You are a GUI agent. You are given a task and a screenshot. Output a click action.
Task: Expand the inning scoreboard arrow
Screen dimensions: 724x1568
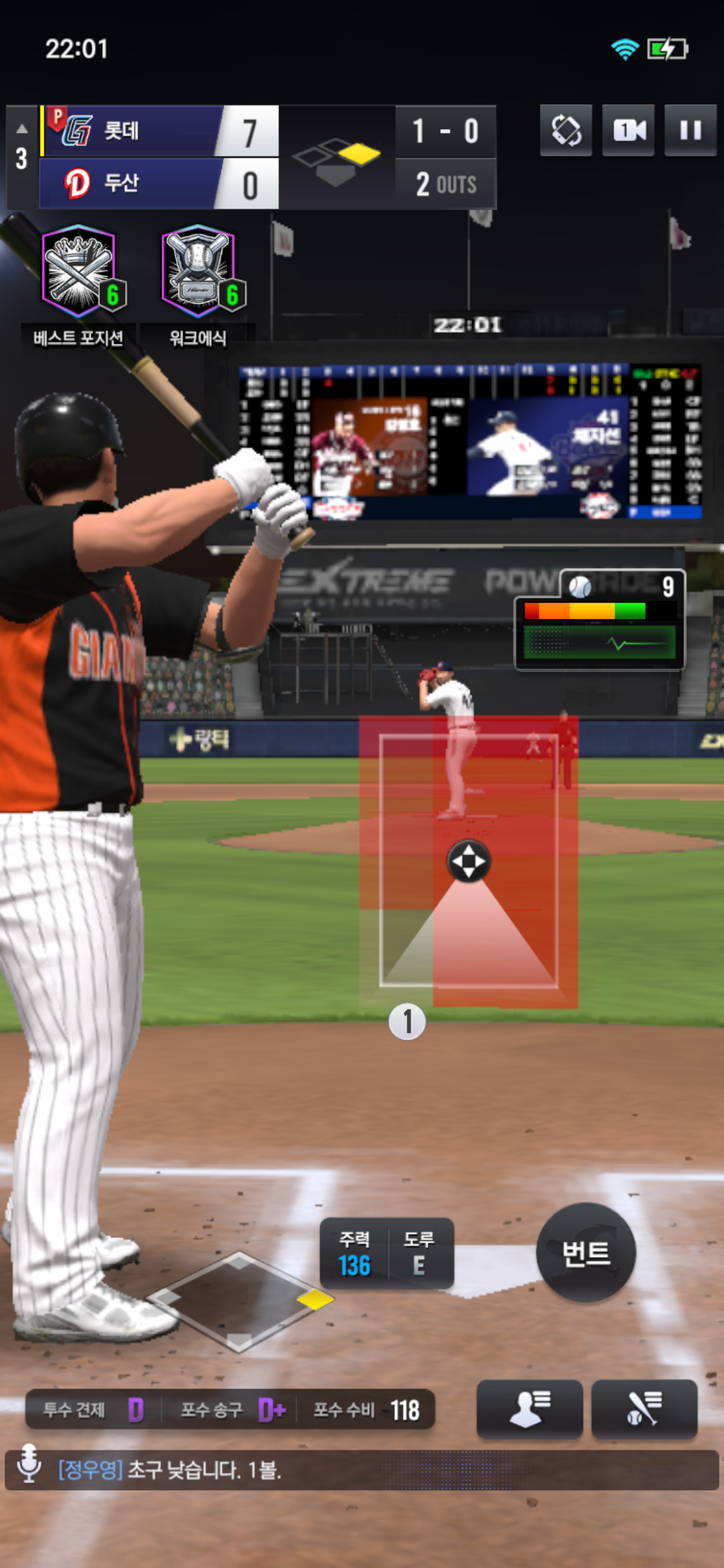click(x=22, y=129)
